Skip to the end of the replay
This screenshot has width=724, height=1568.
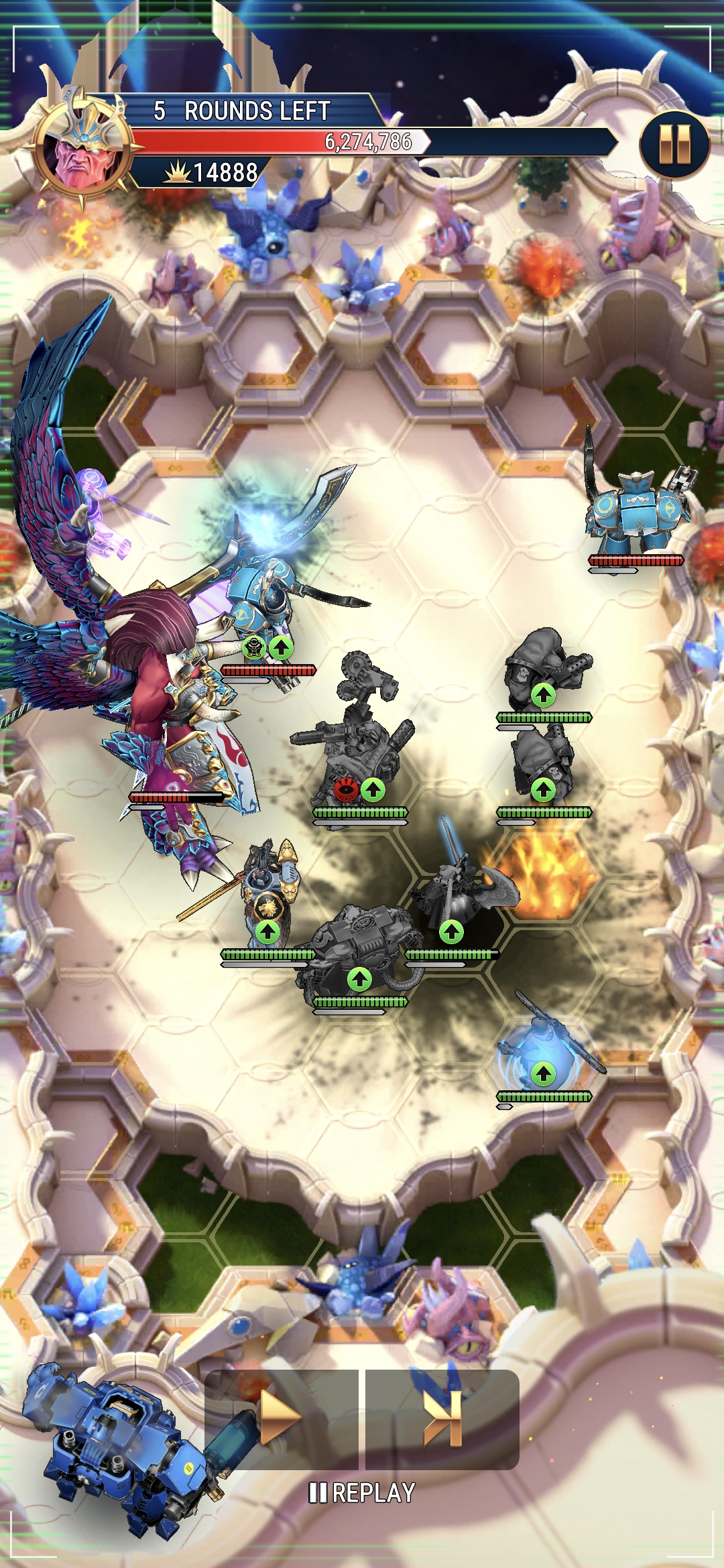[443, 1418]
